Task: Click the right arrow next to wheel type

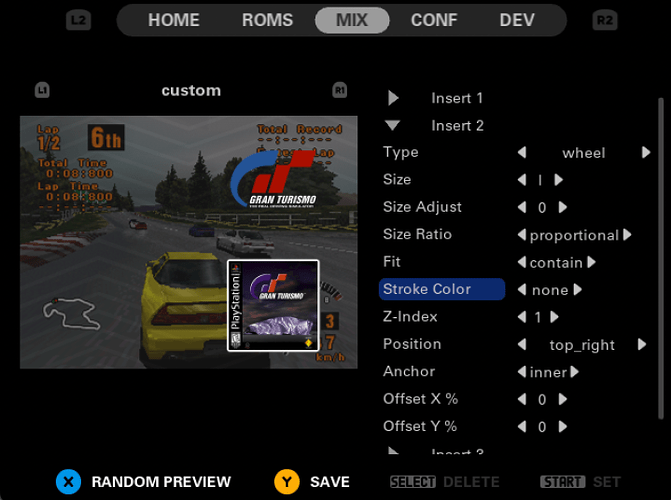Action: click(x=647, y=153)
